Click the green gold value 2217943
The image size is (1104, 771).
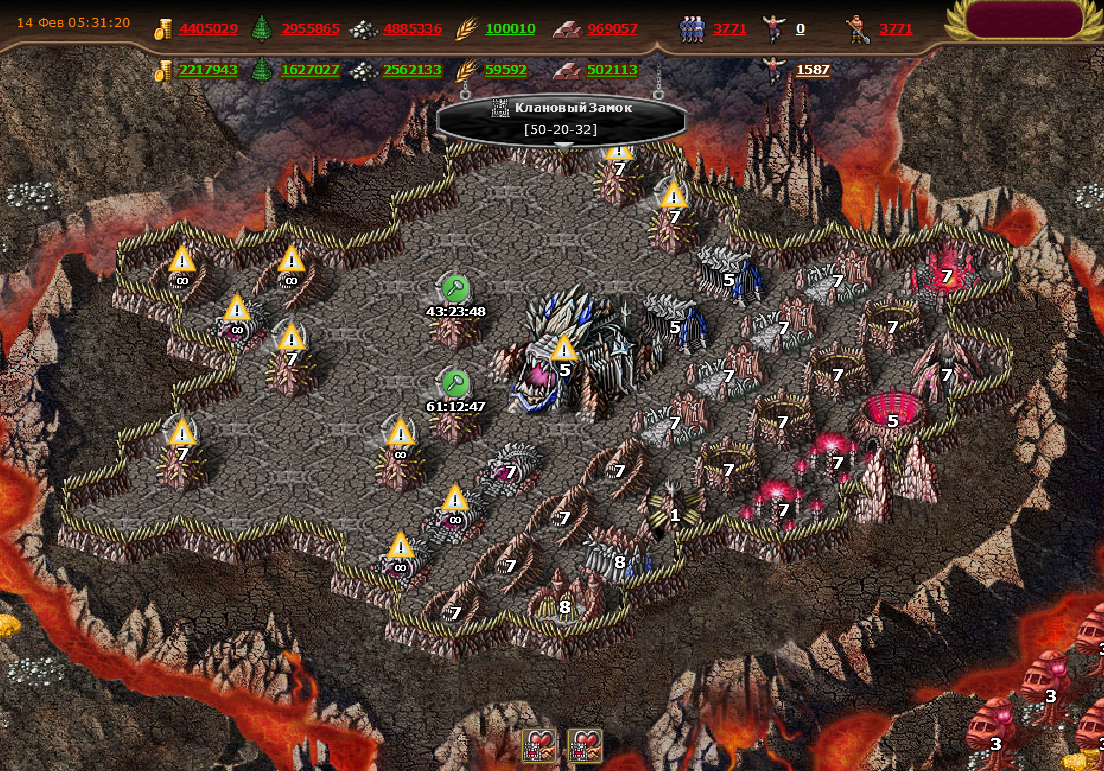[208, 70]
